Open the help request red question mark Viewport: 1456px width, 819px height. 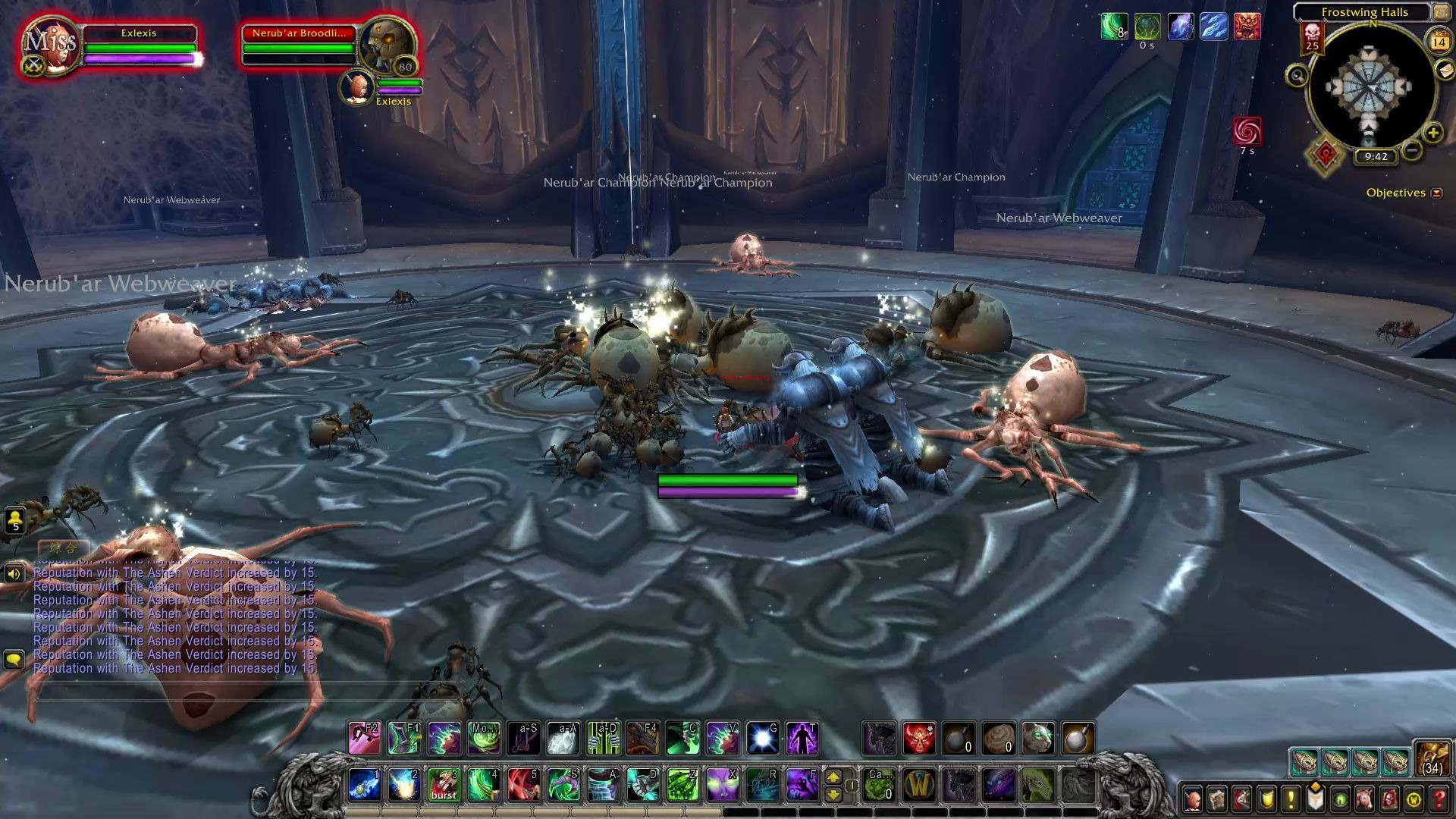[1439, 799]
